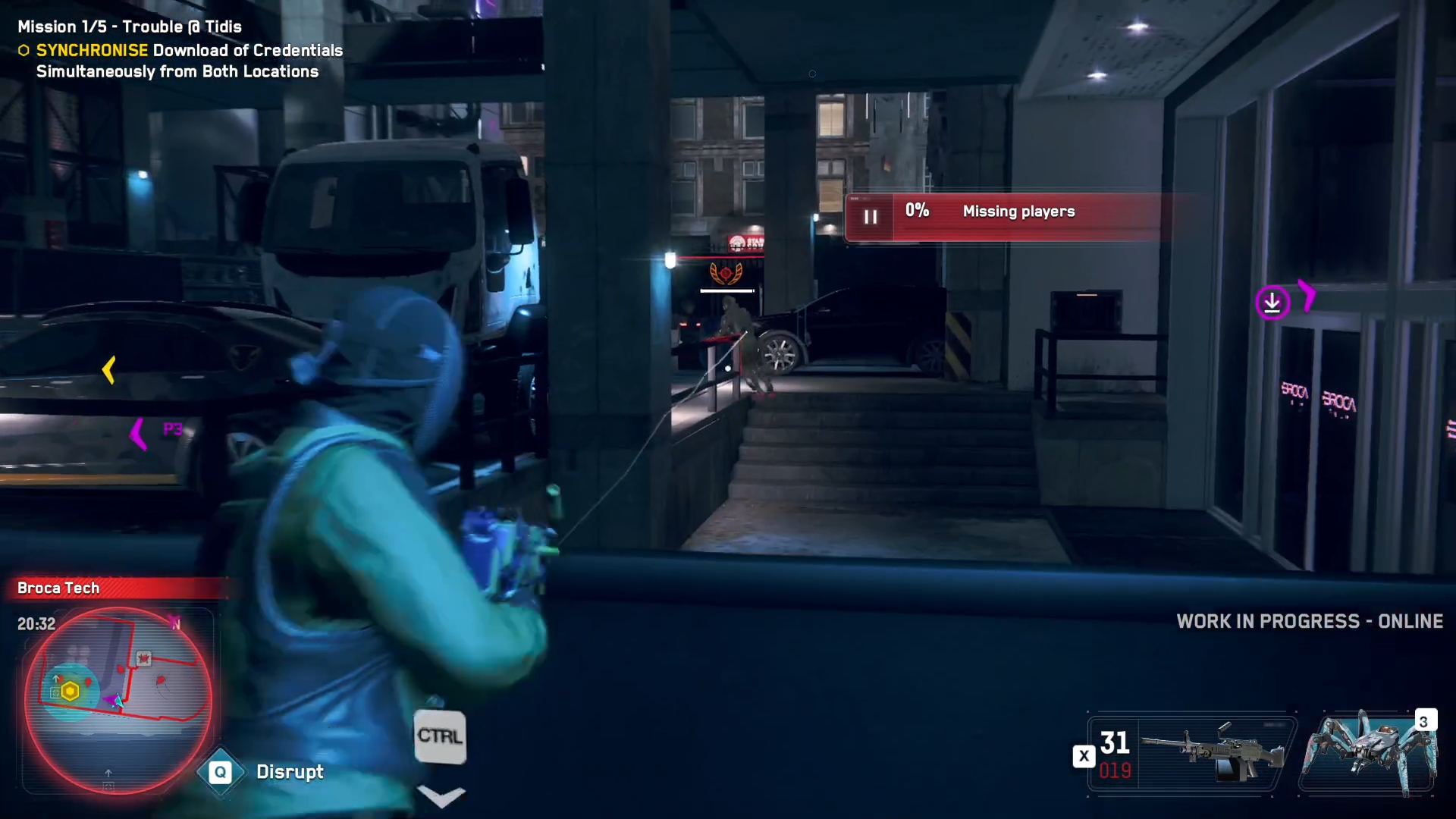Click the yellow left-pointing chevron
The height and width of the screenshot is (819, 1456).
tap(108, 369)
